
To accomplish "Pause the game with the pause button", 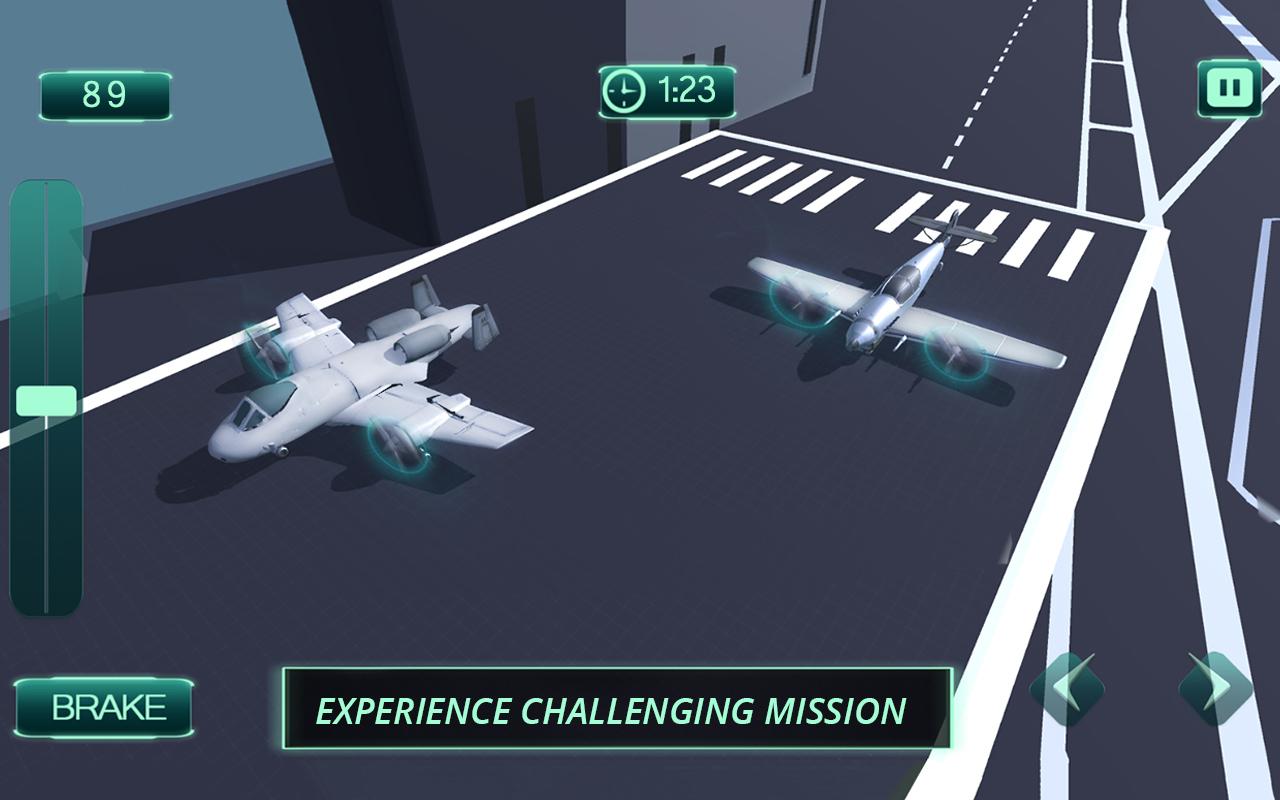I will [1229, 89].
